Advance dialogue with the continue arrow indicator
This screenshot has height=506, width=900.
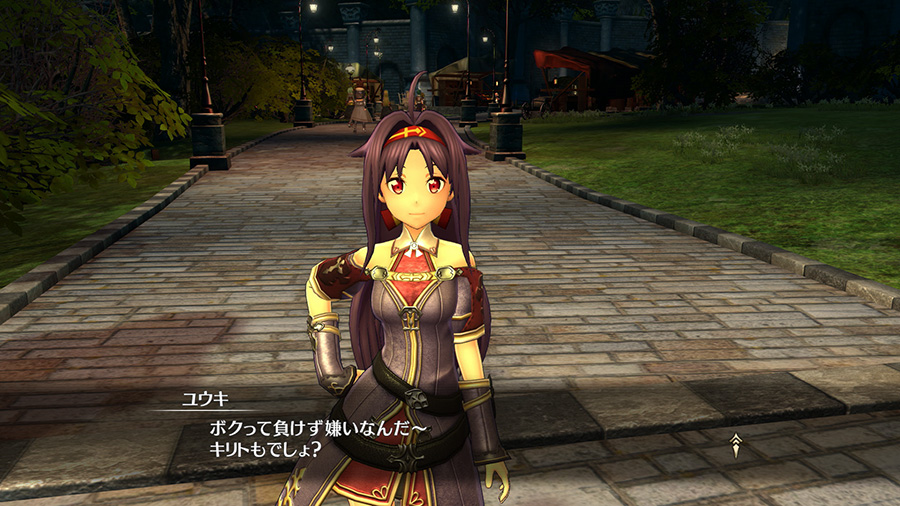click(x=736, y=444)
